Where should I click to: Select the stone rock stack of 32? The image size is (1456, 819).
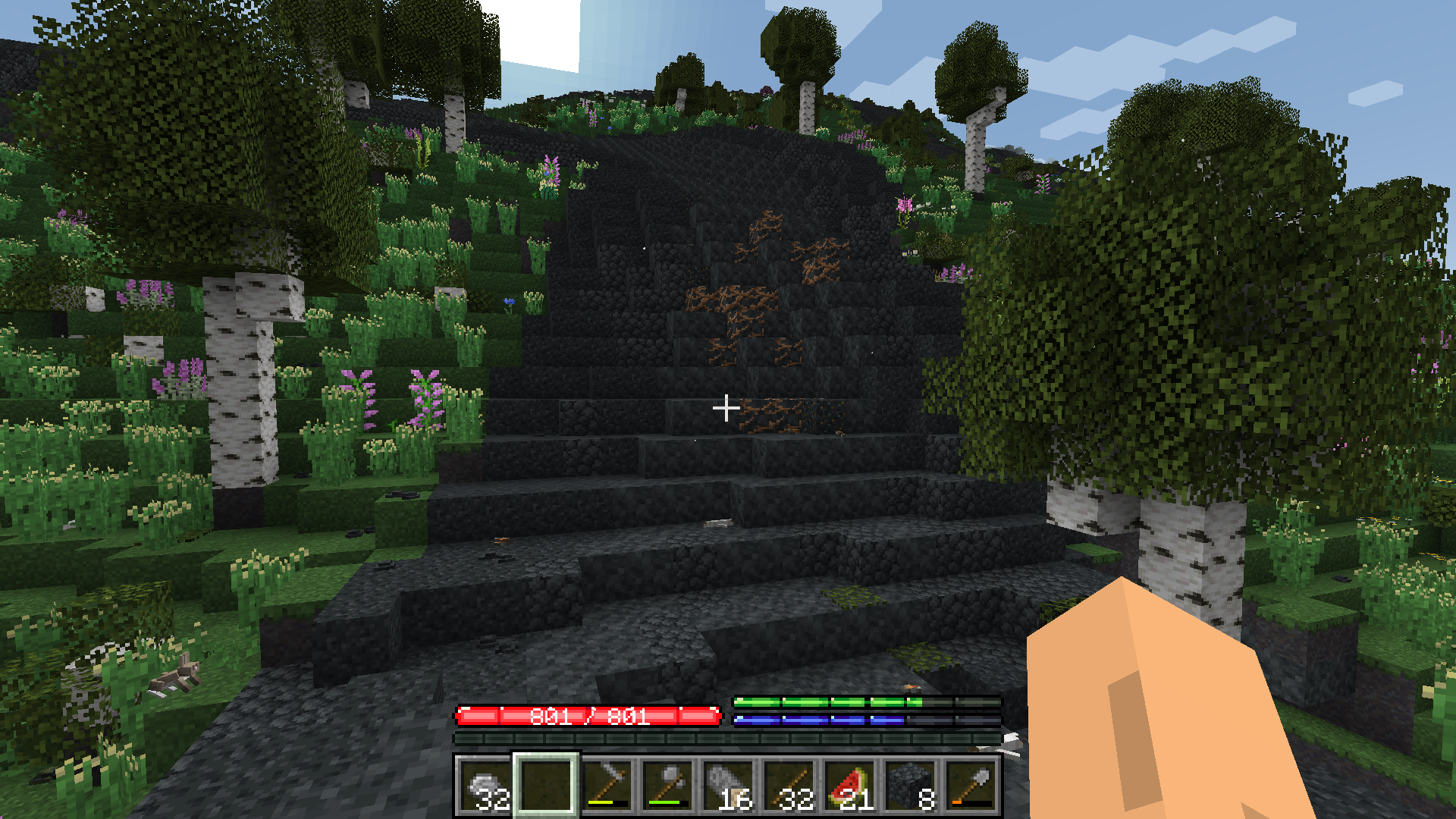point(485,785)
